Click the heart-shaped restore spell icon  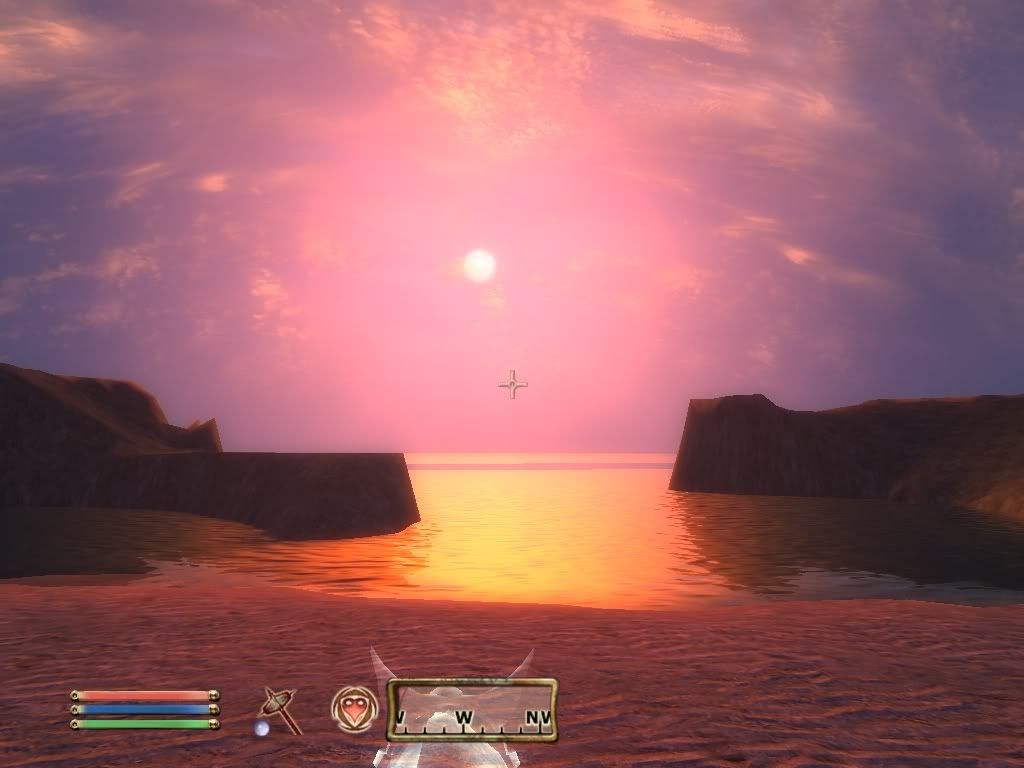click(354, 709)
